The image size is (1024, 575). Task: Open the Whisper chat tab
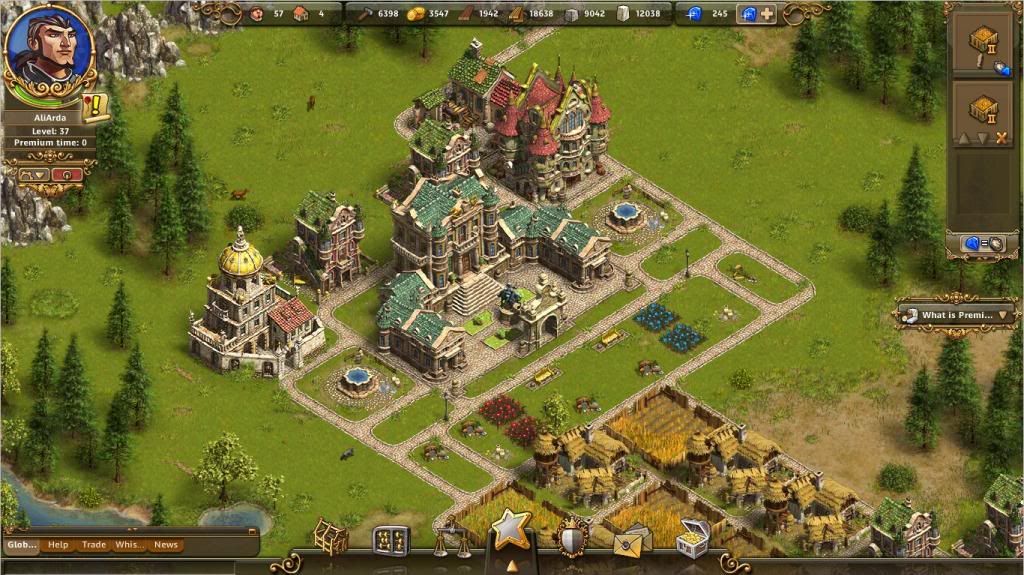[129, 545]
